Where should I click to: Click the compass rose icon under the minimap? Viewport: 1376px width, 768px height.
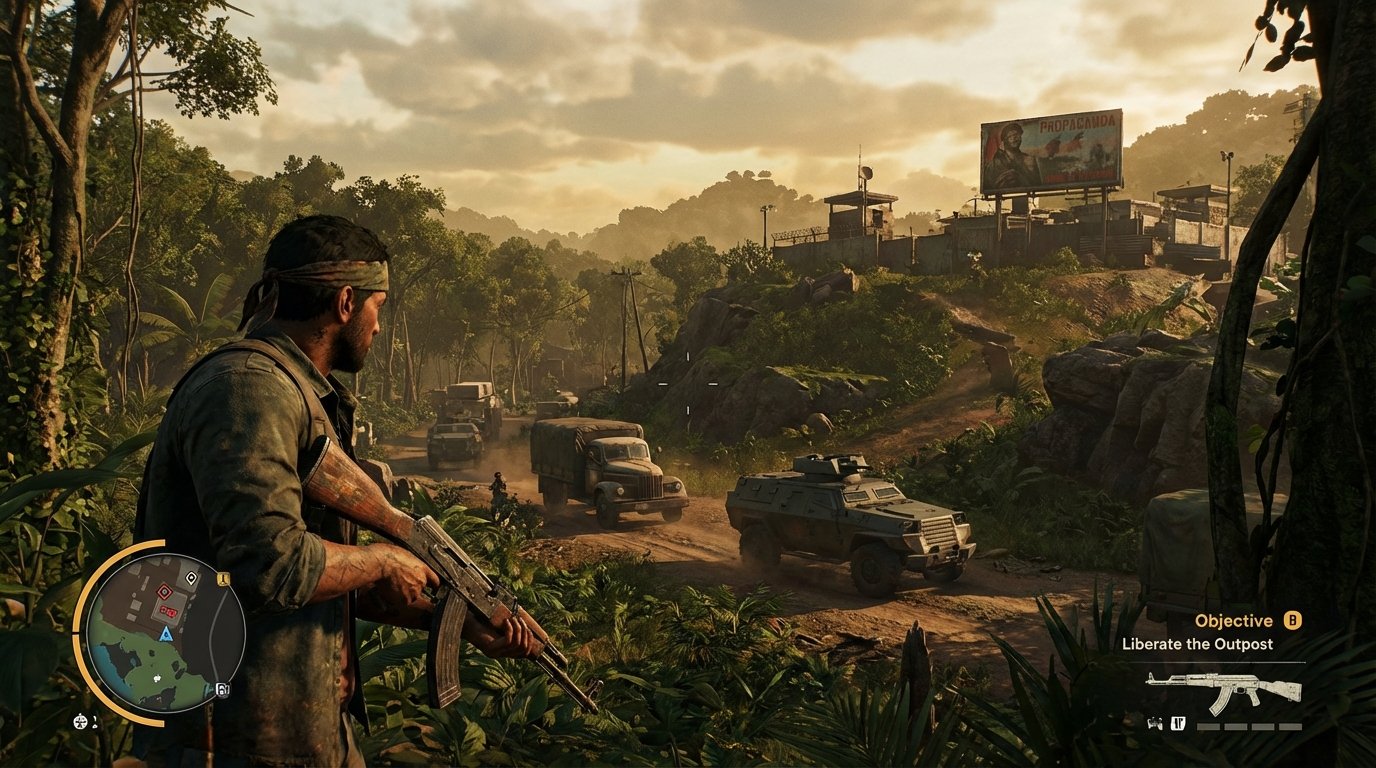coord(79,721)
